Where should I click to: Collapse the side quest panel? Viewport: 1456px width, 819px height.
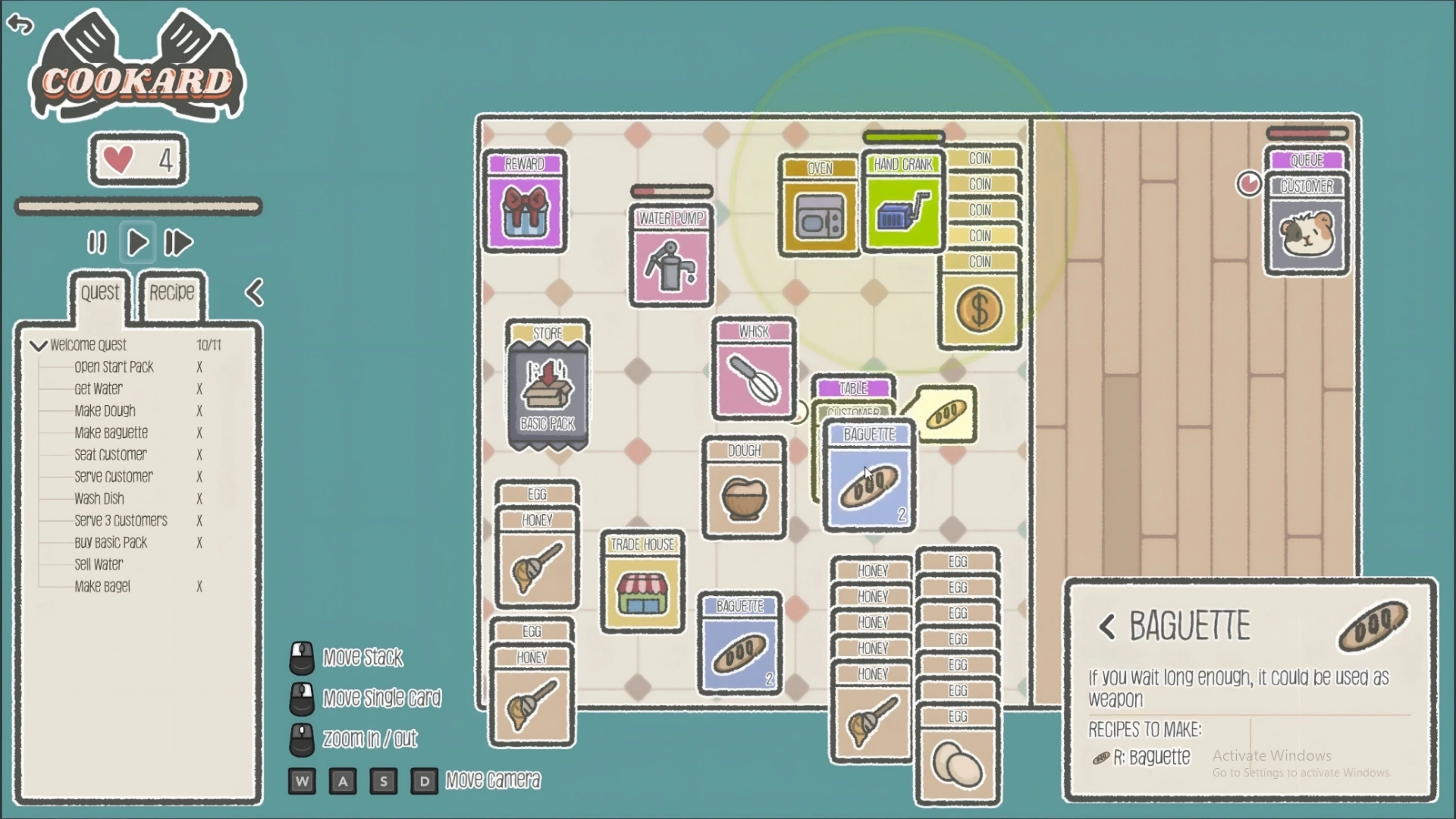255,293
